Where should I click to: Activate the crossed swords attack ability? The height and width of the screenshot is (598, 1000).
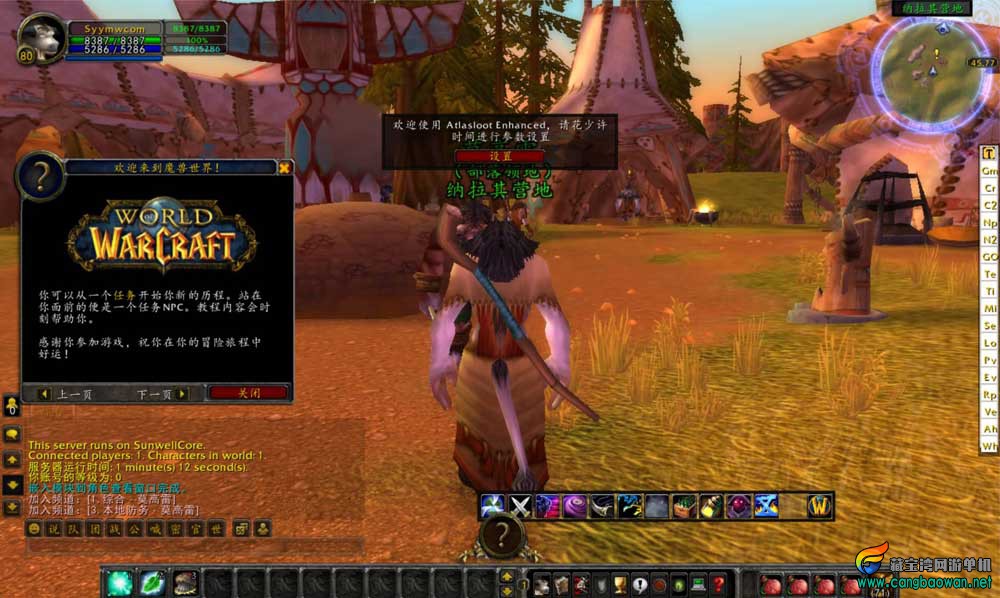[x=520, y=506]
